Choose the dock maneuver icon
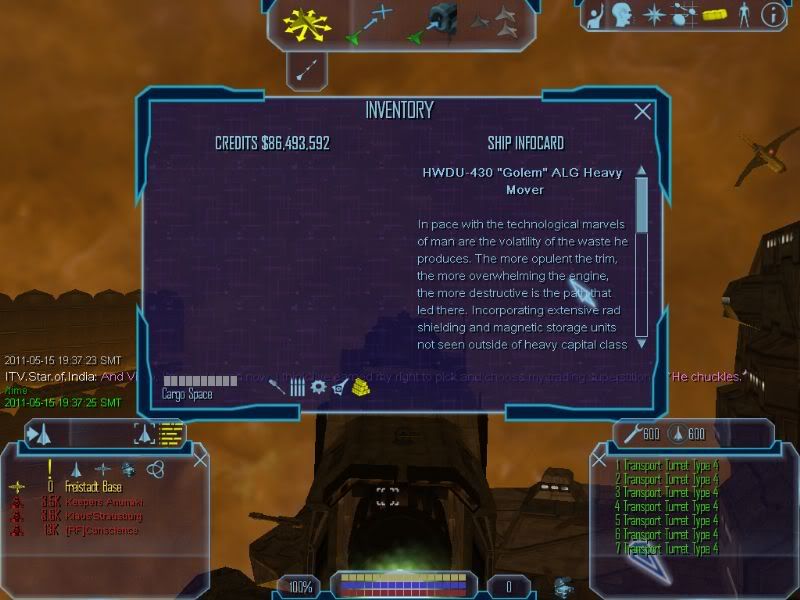The image size is (800, 600). [x=433, y=21]
